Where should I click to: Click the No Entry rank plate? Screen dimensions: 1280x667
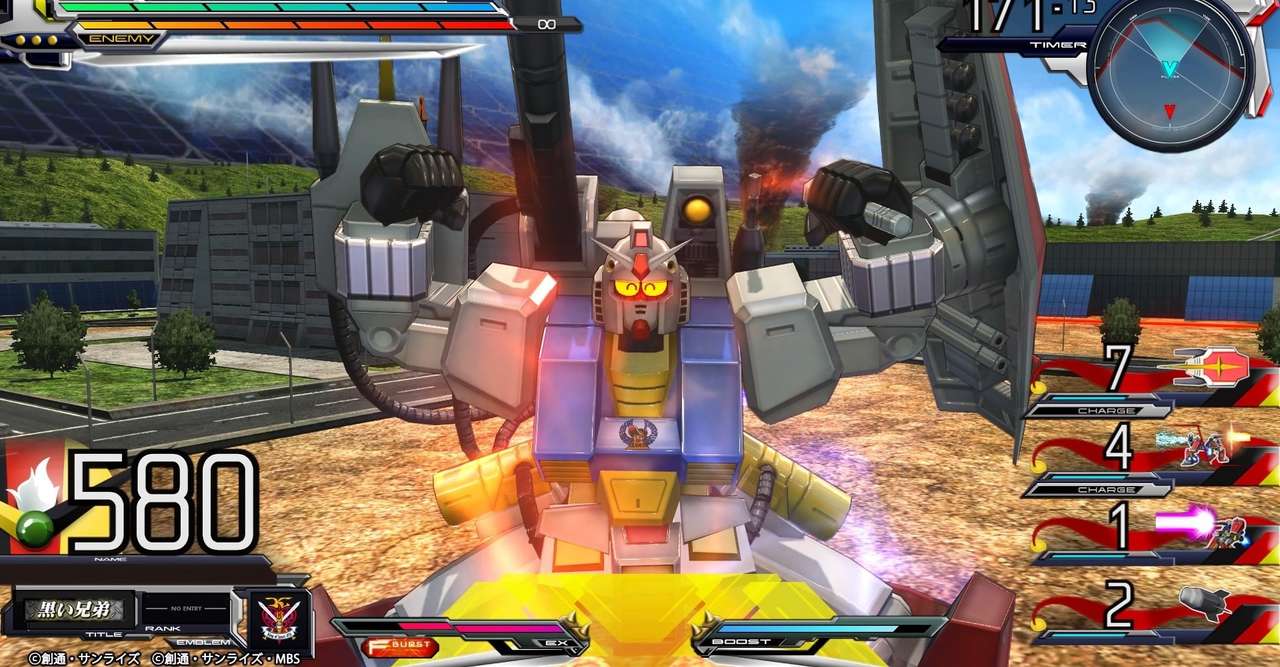tap(184, 608)
